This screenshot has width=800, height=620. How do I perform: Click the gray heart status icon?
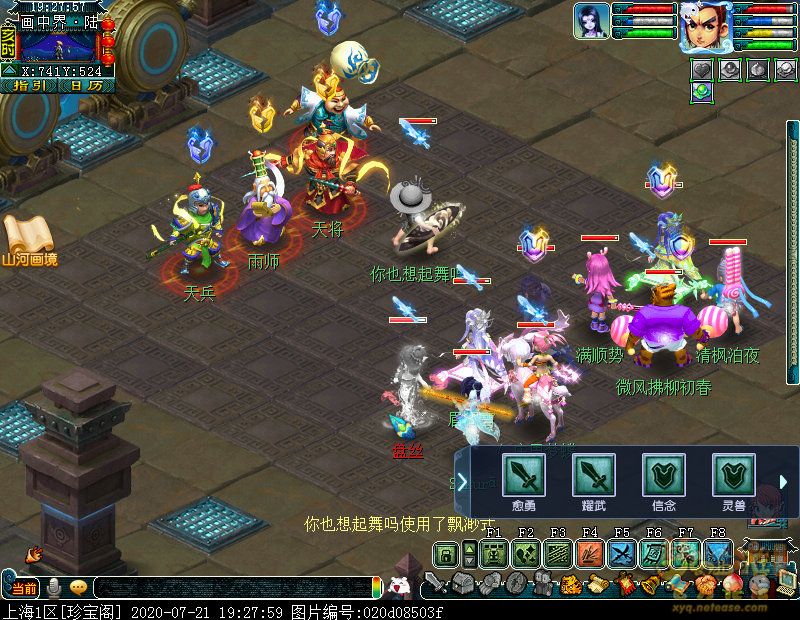pos(703,69)
